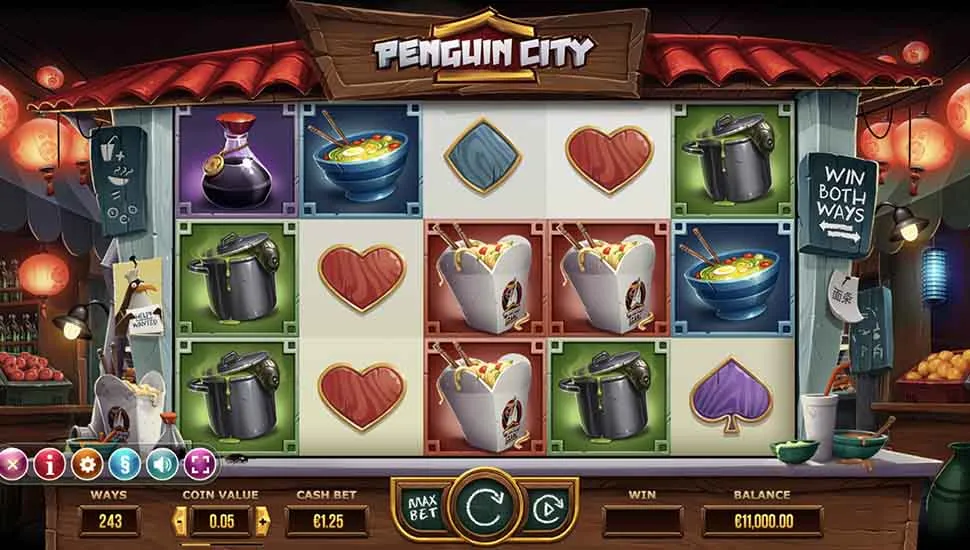Close the pink X menu button
Screen dimensions: 970x550
[x=13, y=464]
